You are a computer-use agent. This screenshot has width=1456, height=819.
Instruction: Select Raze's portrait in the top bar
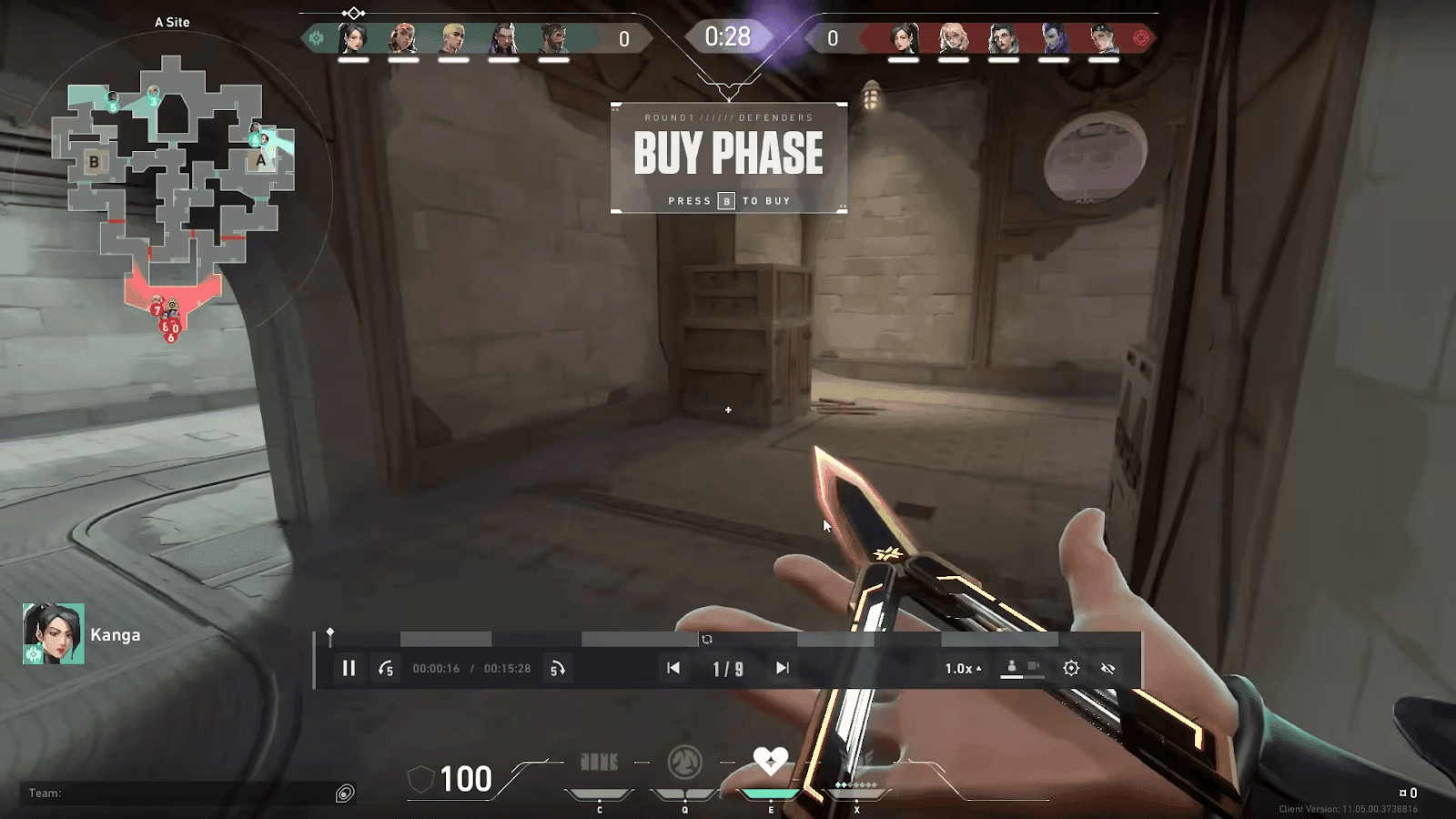click(x=402, y=38)
